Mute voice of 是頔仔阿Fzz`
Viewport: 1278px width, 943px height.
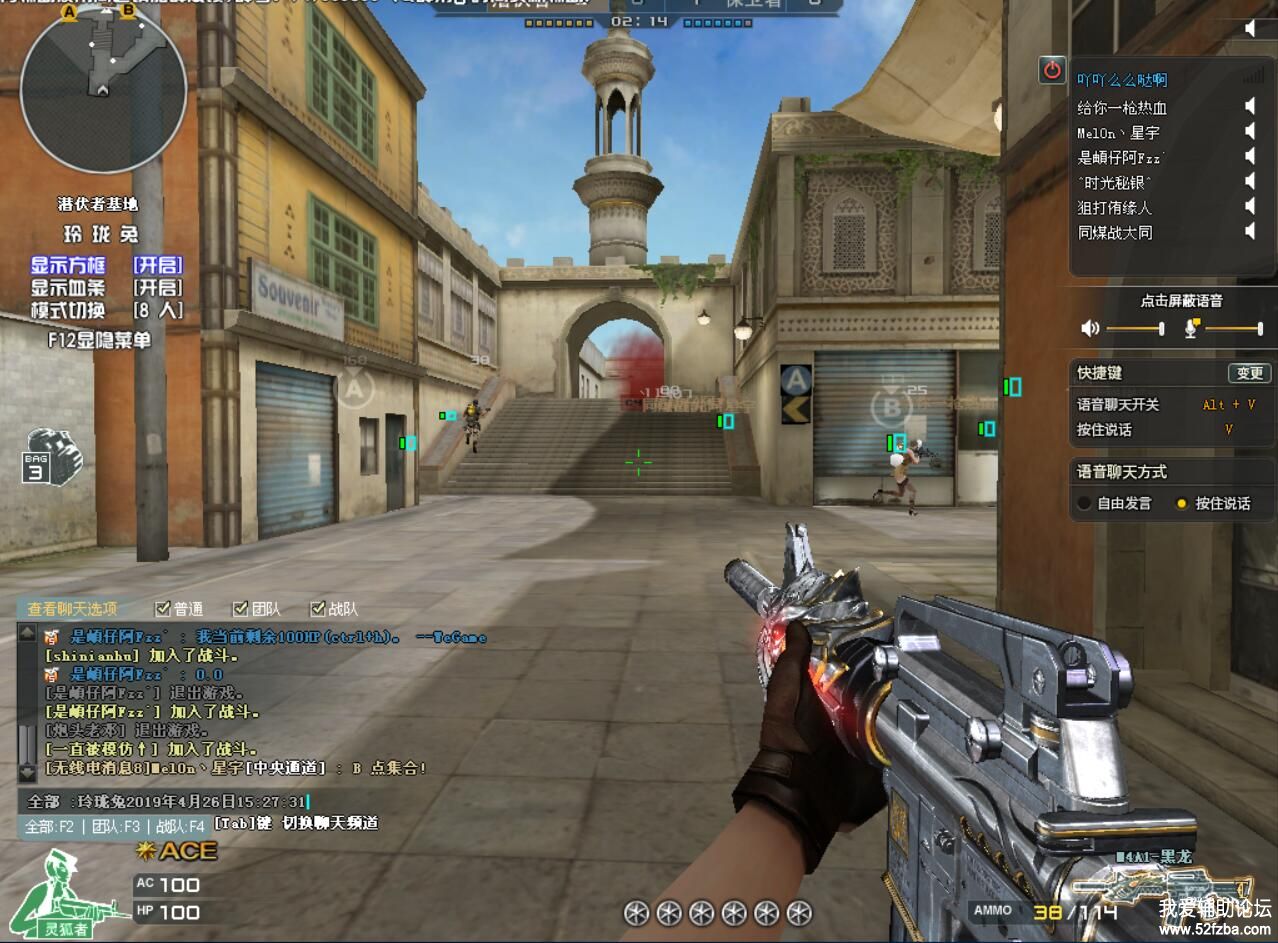[1250, 156]
